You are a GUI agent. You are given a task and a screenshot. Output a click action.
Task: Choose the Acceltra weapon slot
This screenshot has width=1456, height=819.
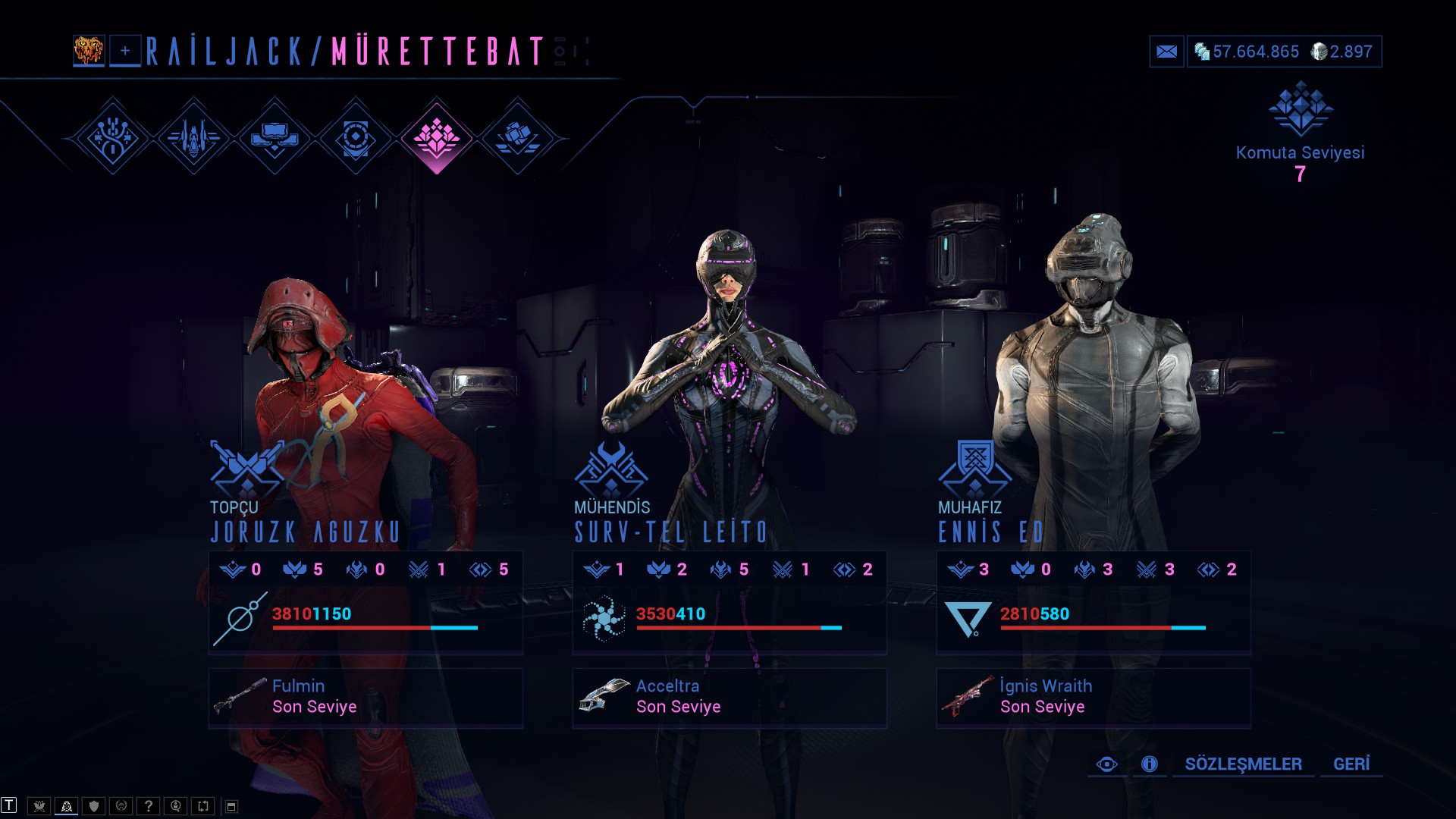(730, 698)
